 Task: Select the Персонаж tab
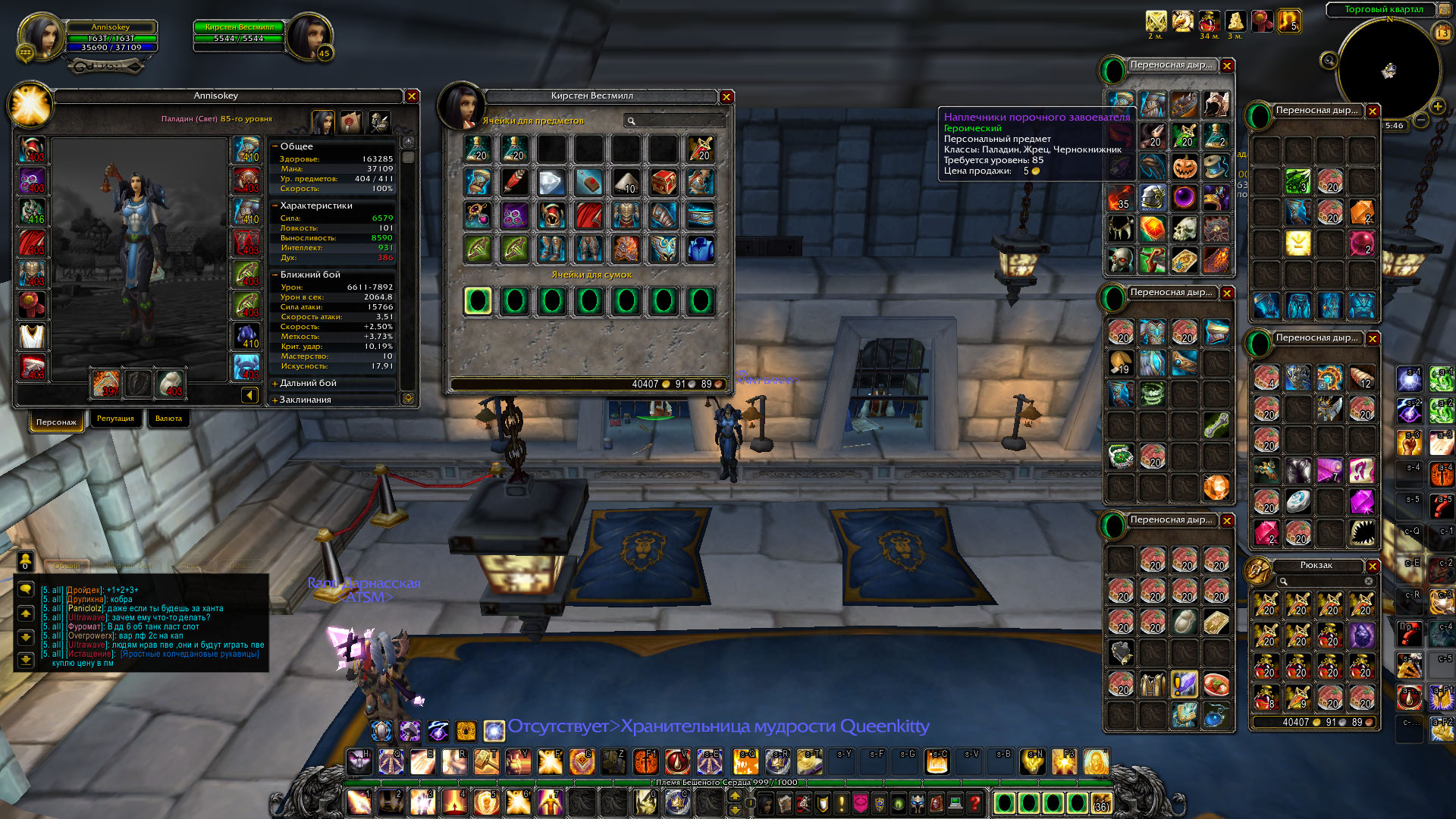[56, 422]
